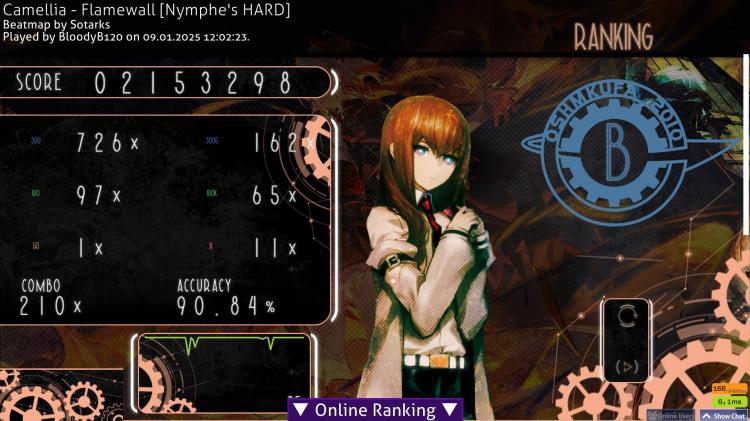Show the chat window
Viewport: 750px width, 421px height.
tap(724, 415)
